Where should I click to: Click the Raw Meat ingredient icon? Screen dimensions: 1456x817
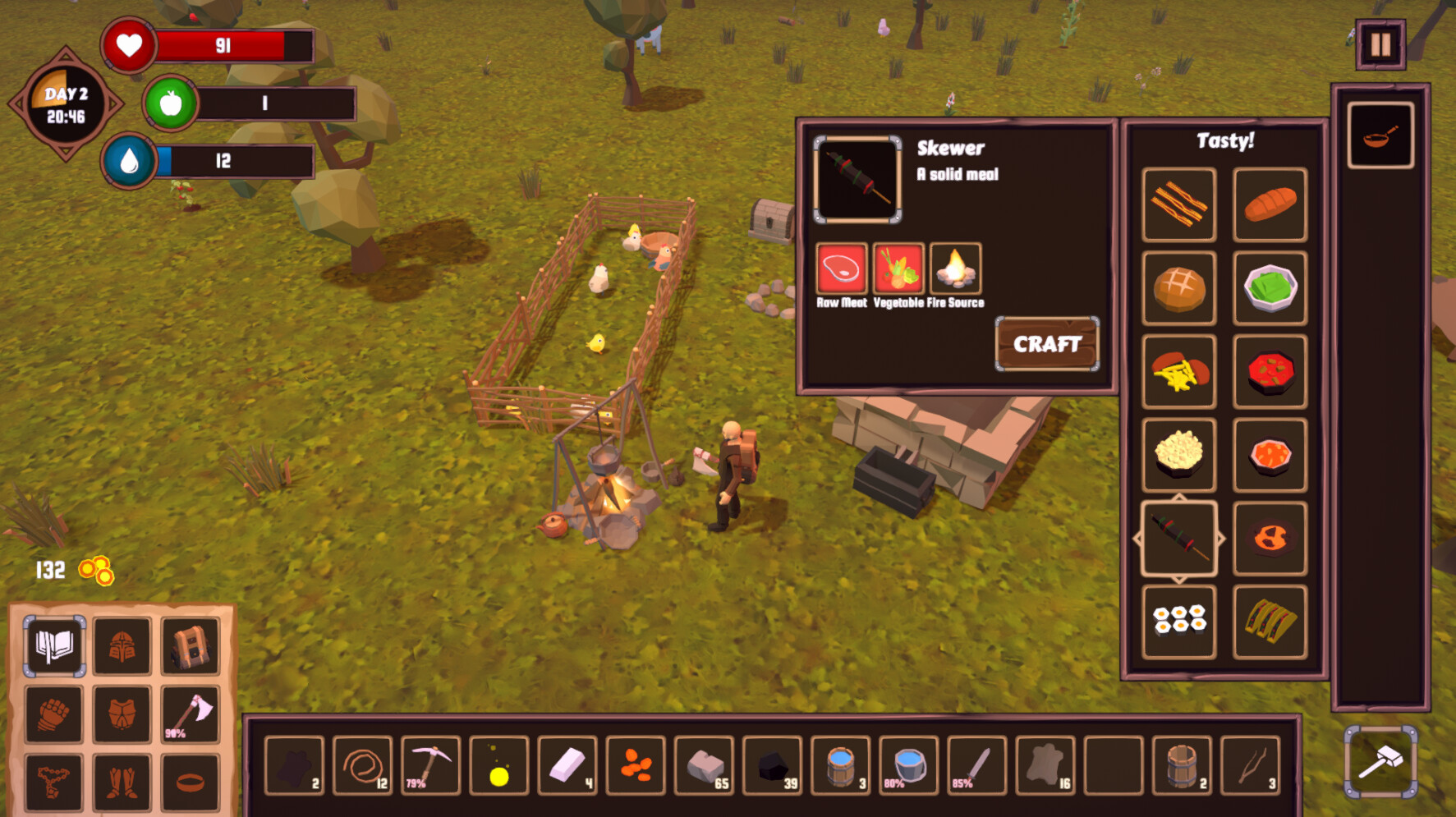click(x=841, y=268)
